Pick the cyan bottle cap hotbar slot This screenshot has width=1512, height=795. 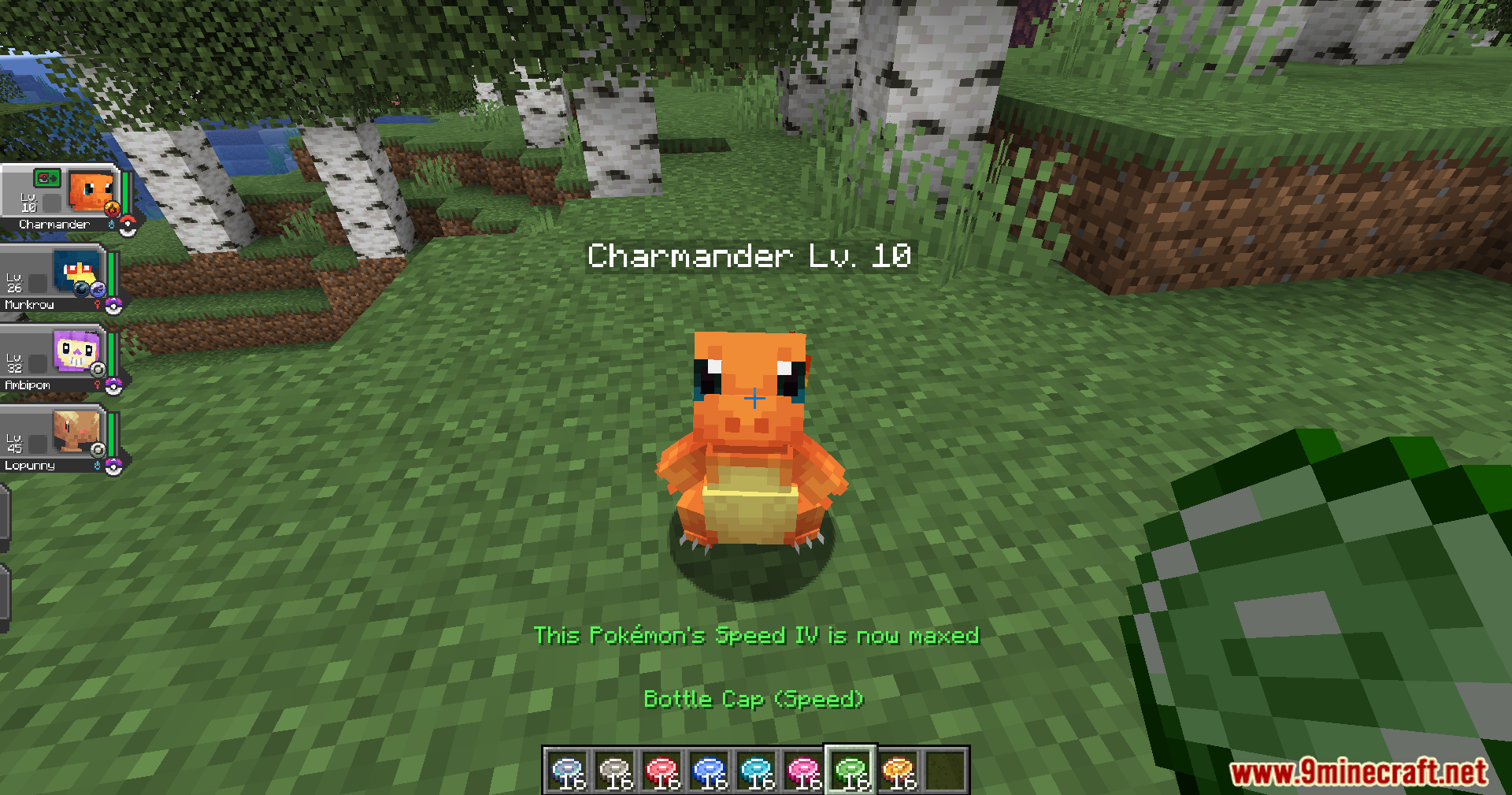[x=757, y=771]
